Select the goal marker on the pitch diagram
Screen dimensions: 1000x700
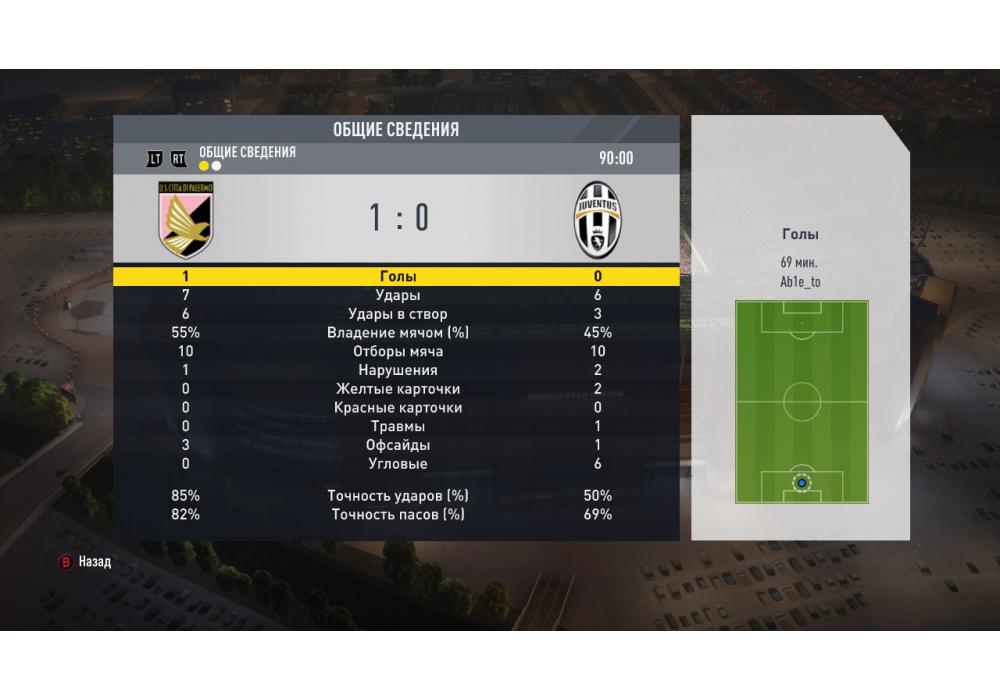pyautogui.click(x=801, y=483)
